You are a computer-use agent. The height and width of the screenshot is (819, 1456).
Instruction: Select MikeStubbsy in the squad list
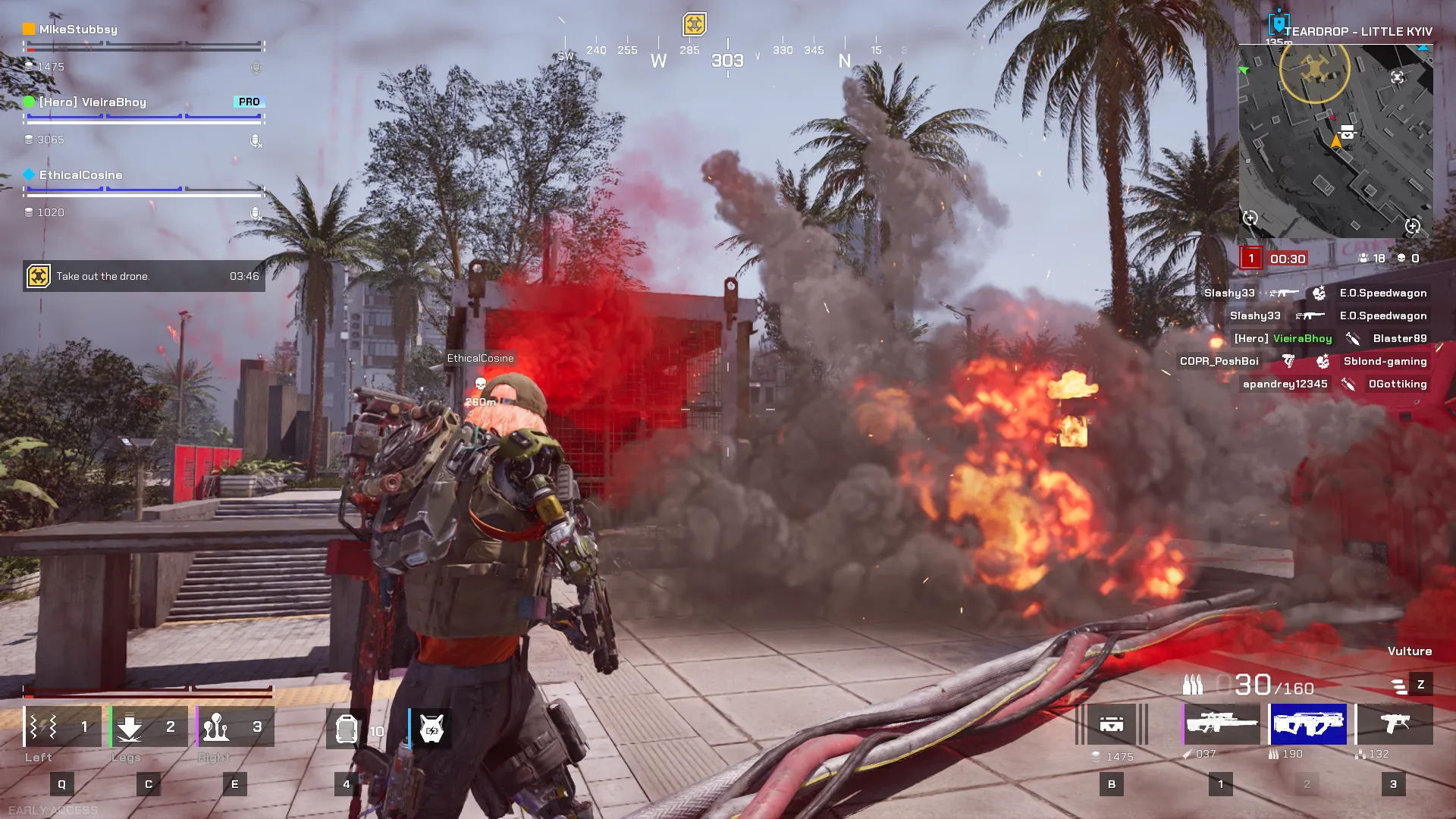pyautogui.click(x=78, y=30)
